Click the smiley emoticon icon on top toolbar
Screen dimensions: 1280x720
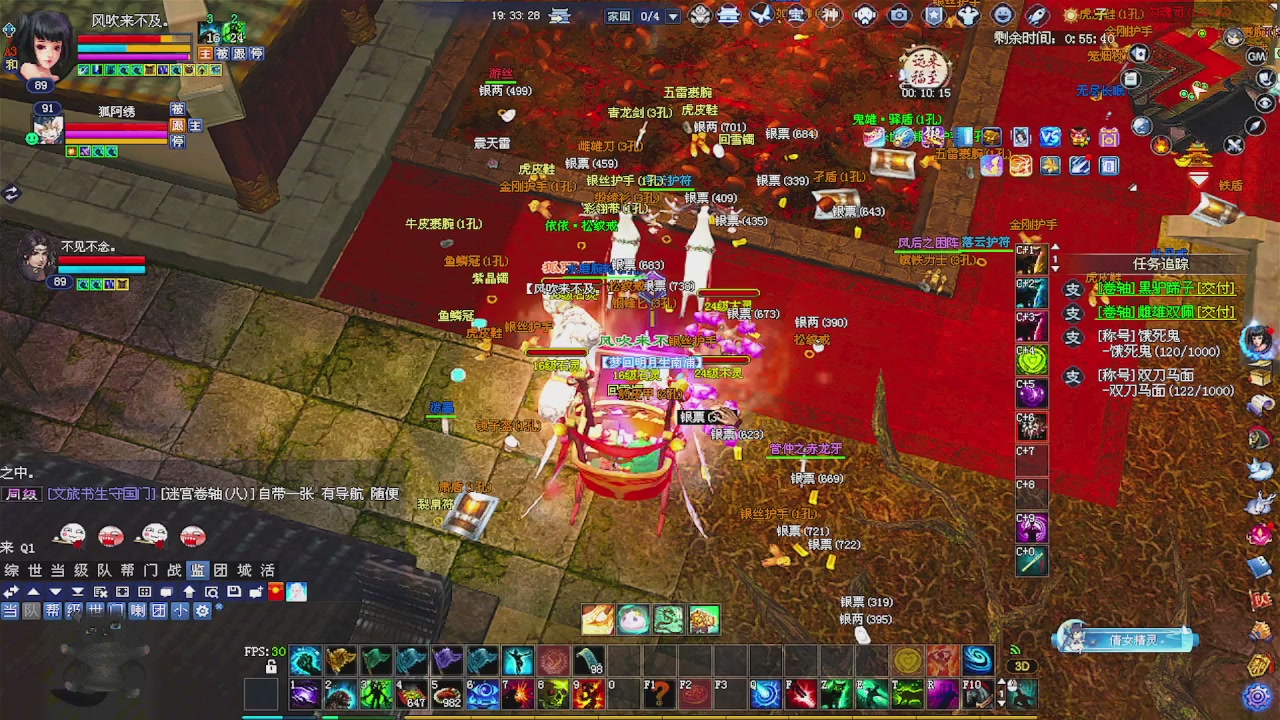pos(1002,15)
